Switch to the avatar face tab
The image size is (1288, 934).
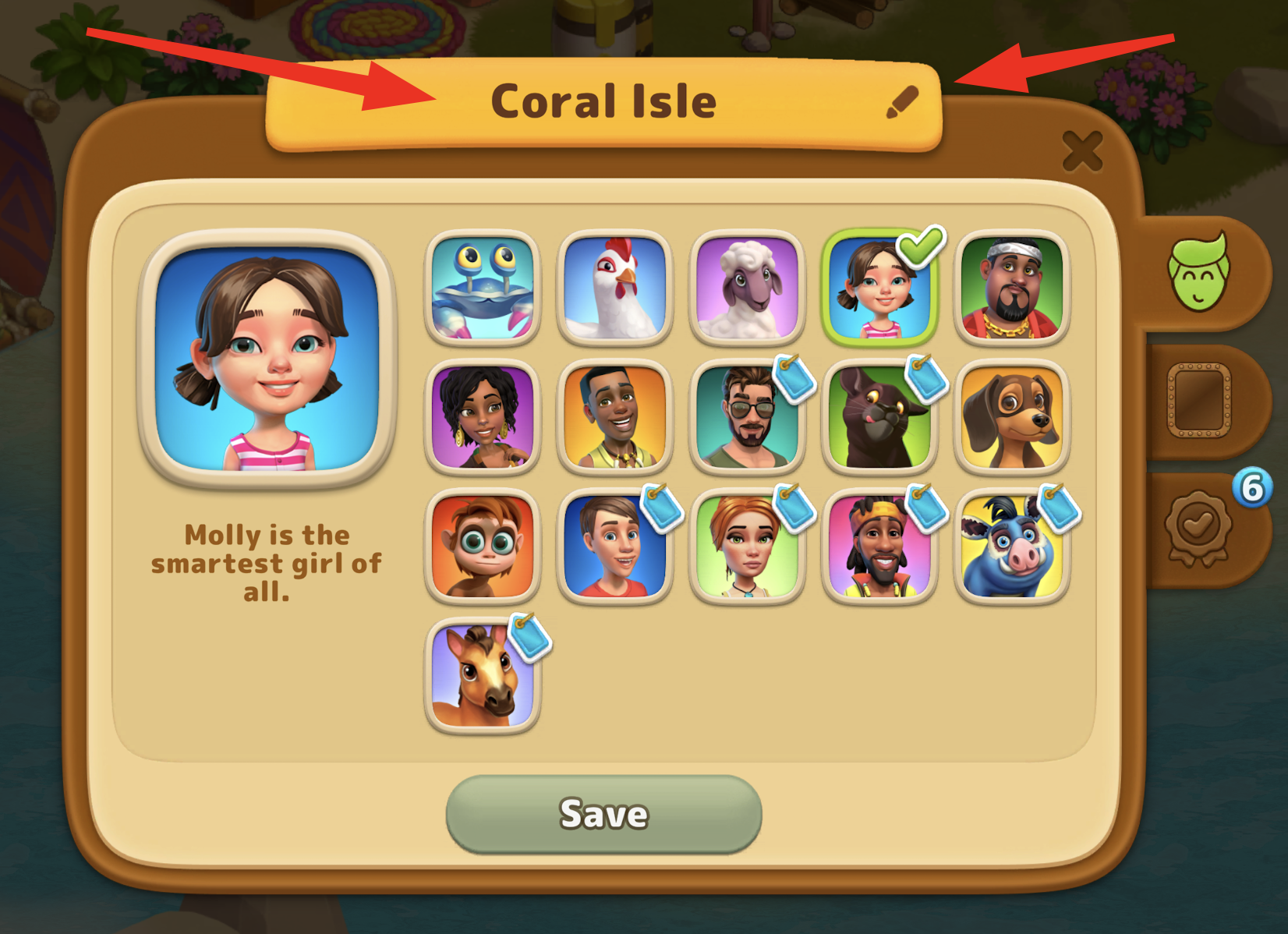tap(1198, 272)
